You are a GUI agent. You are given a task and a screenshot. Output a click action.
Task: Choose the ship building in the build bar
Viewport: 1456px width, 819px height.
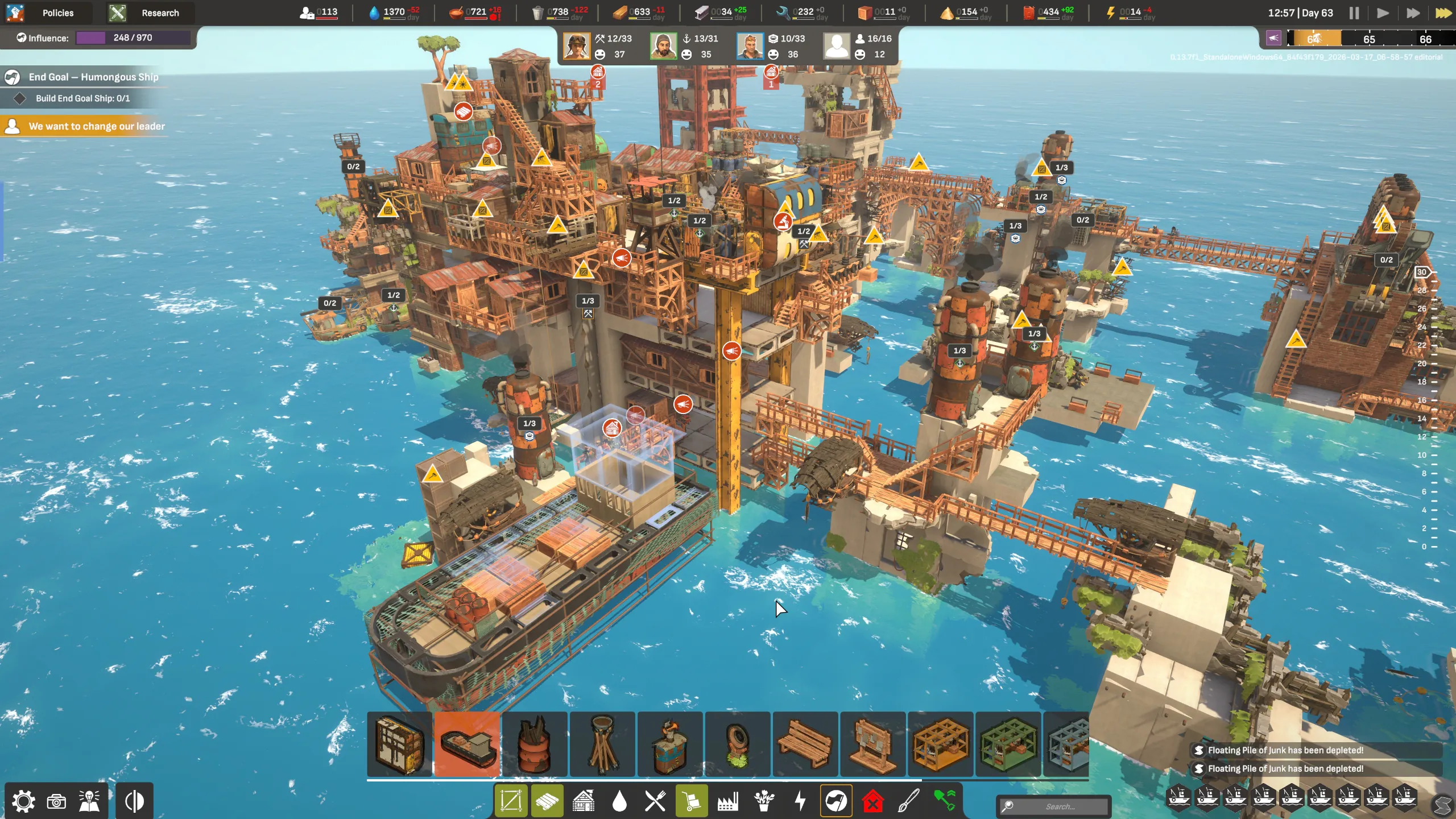[467, 744]
